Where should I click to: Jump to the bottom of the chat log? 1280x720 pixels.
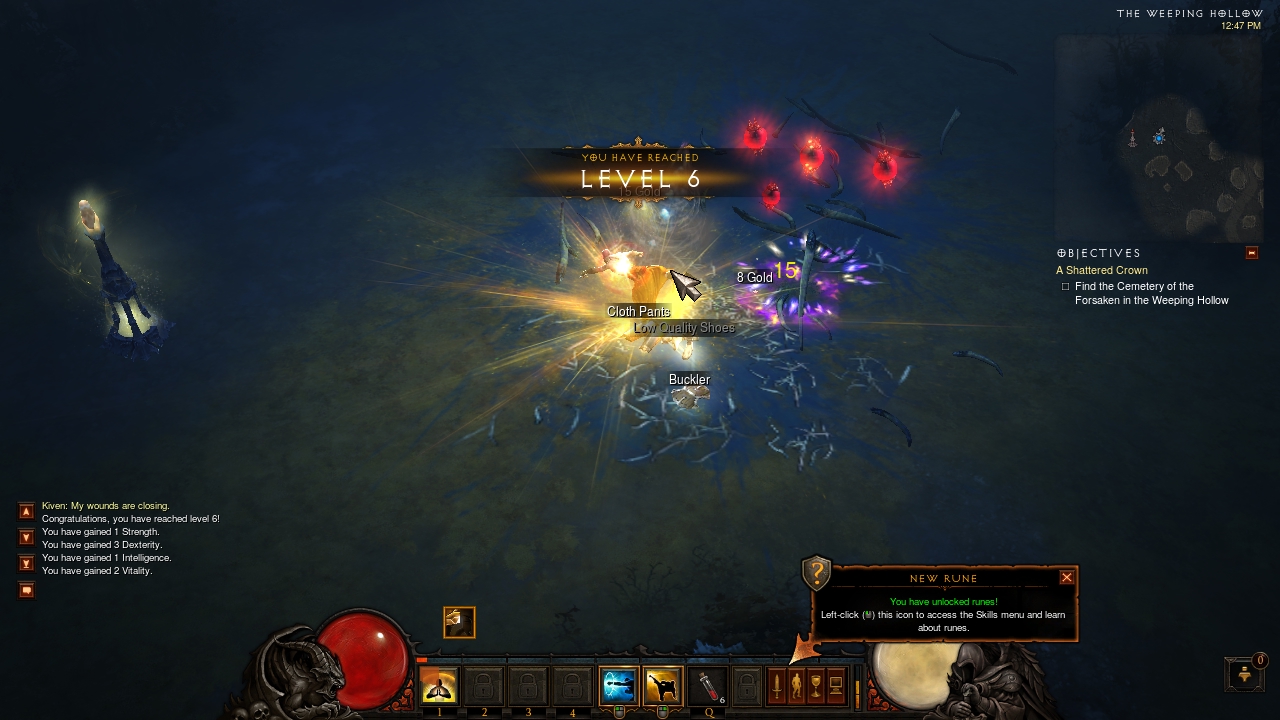coord(27,563)
